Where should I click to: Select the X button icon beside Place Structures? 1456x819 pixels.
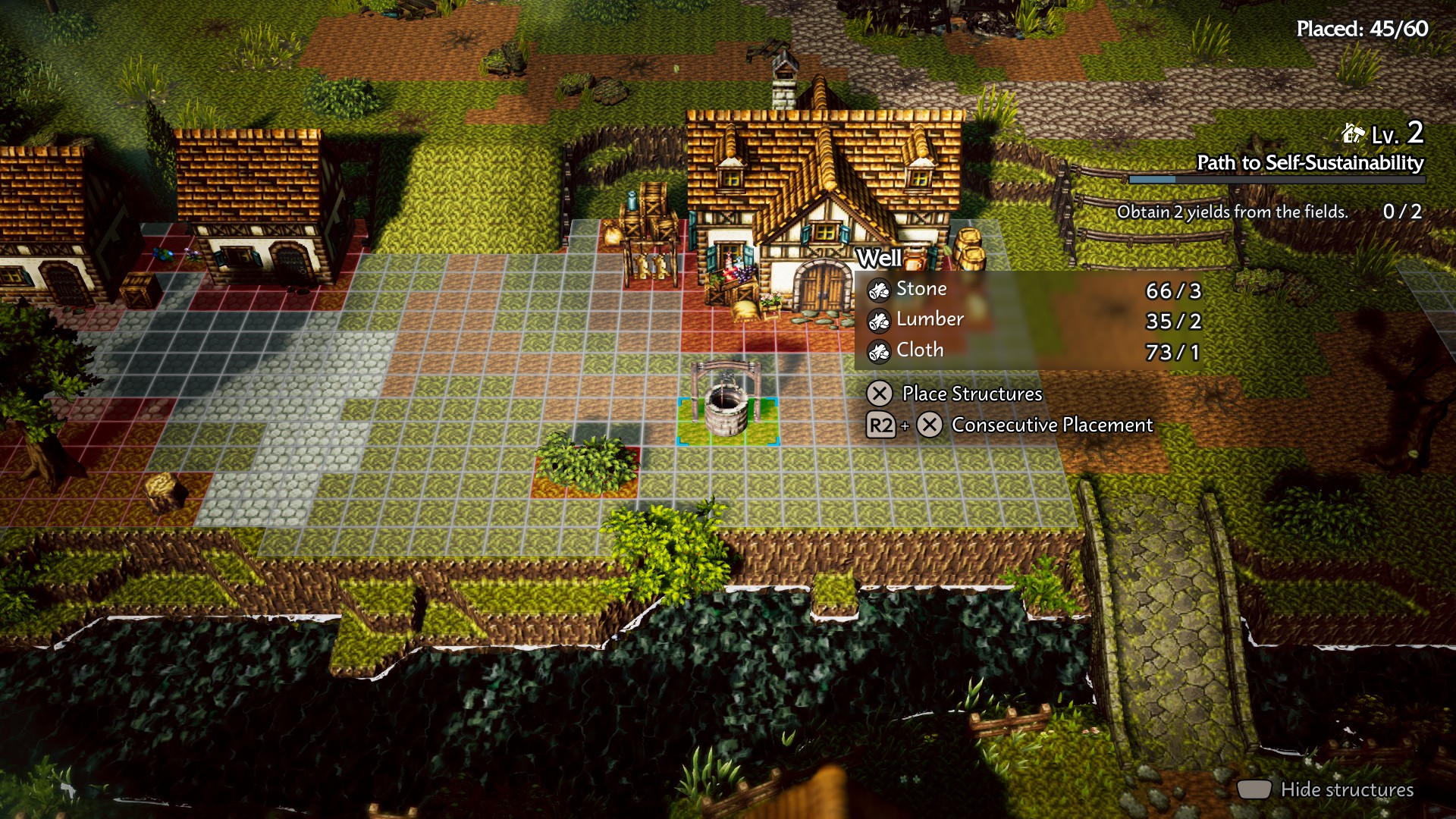880,394
